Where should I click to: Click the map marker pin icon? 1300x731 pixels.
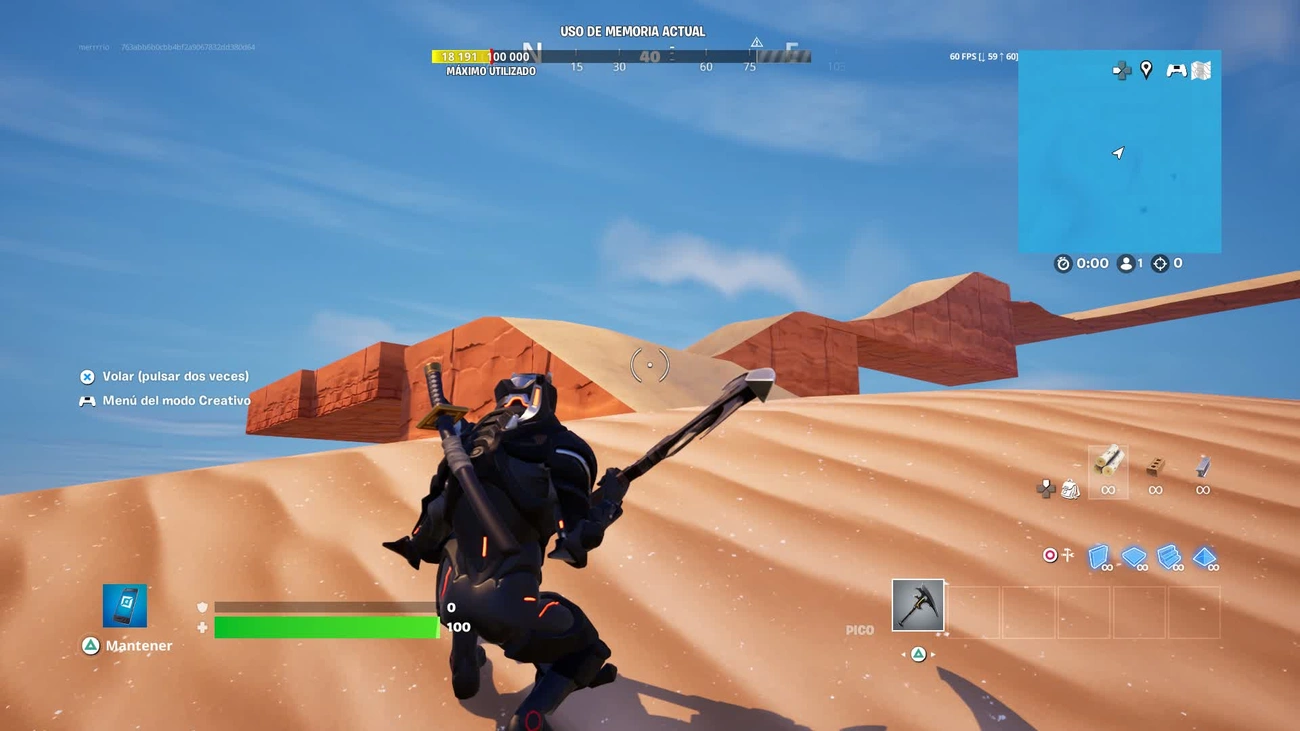1146,69
